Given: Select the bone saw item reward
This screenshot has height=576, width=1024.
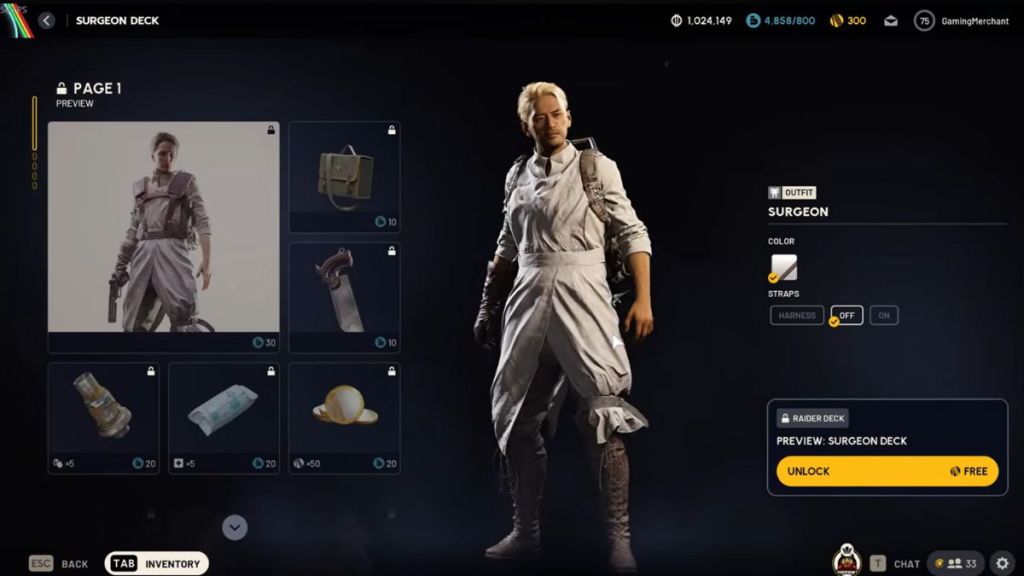Looking at the screenshot, I should (x=344, y=297).
